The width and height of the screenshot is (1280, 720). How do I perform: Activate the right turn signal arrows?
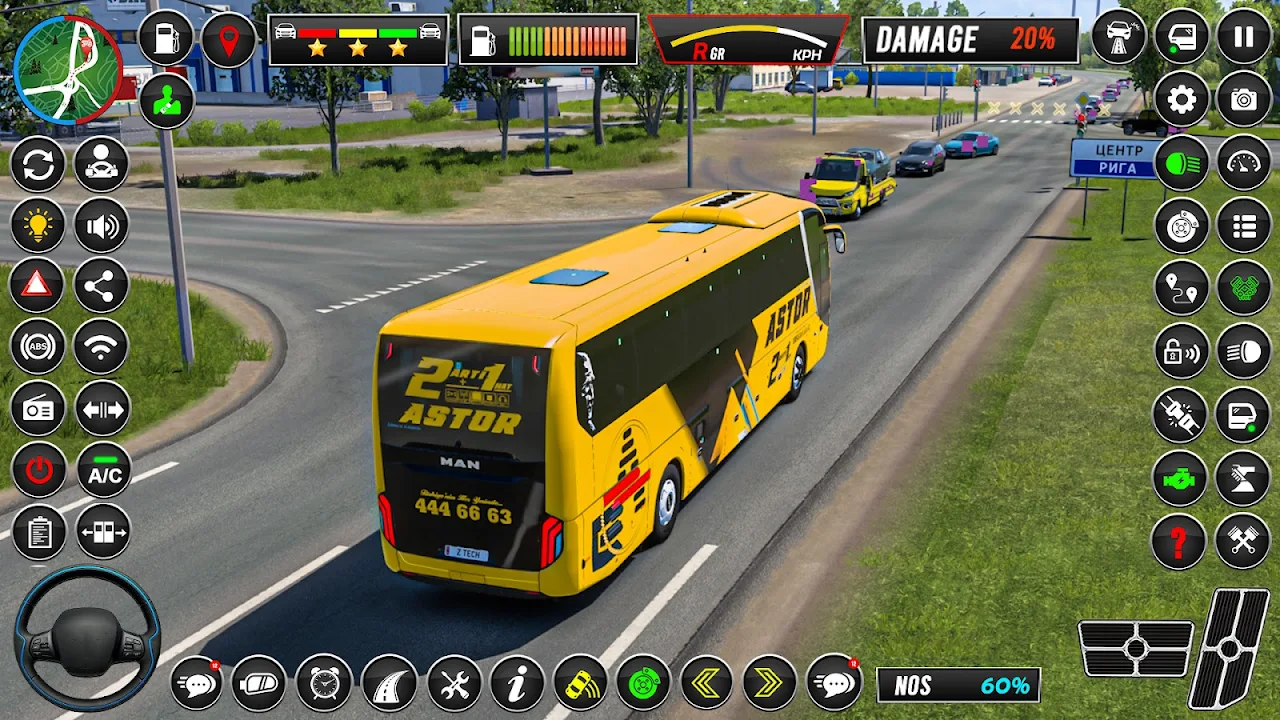pyautogui.click(x=769, y=683)
